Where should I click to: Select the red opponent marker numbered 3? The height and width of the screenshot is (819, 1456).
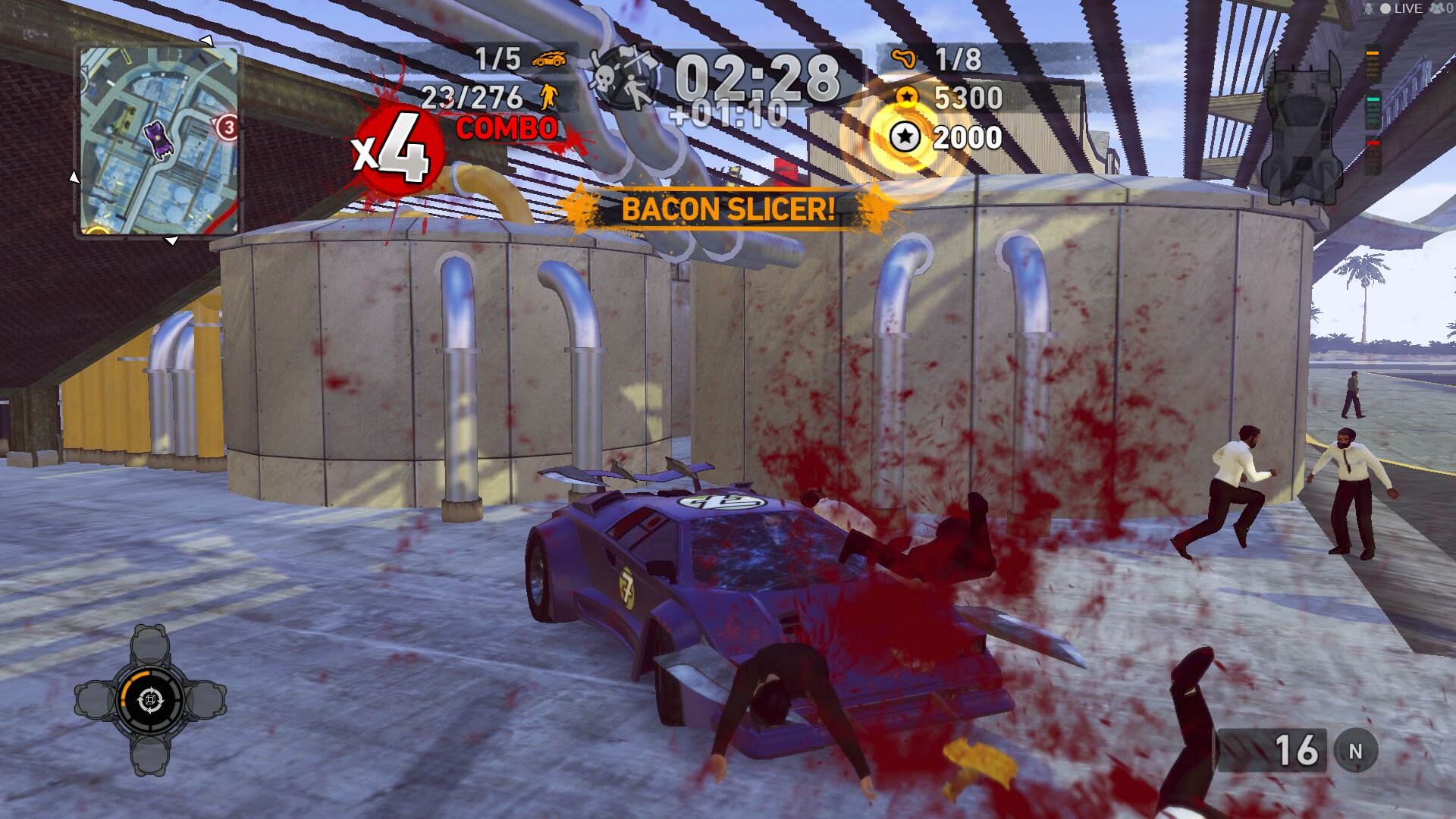(227, 127)
